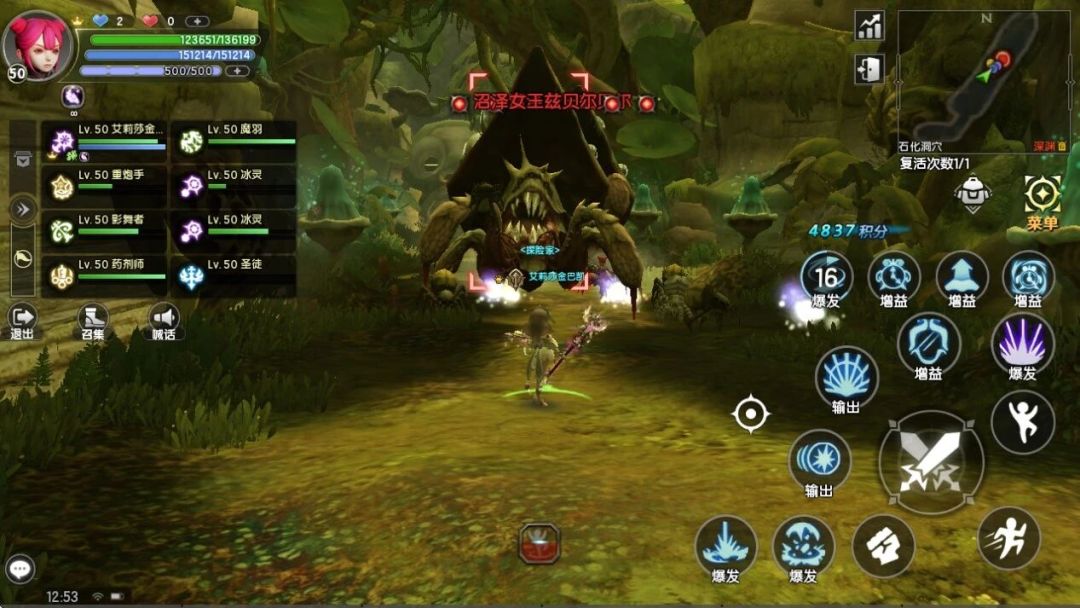
Task: Trigger the jumping figure action button
Action: 1022,422
